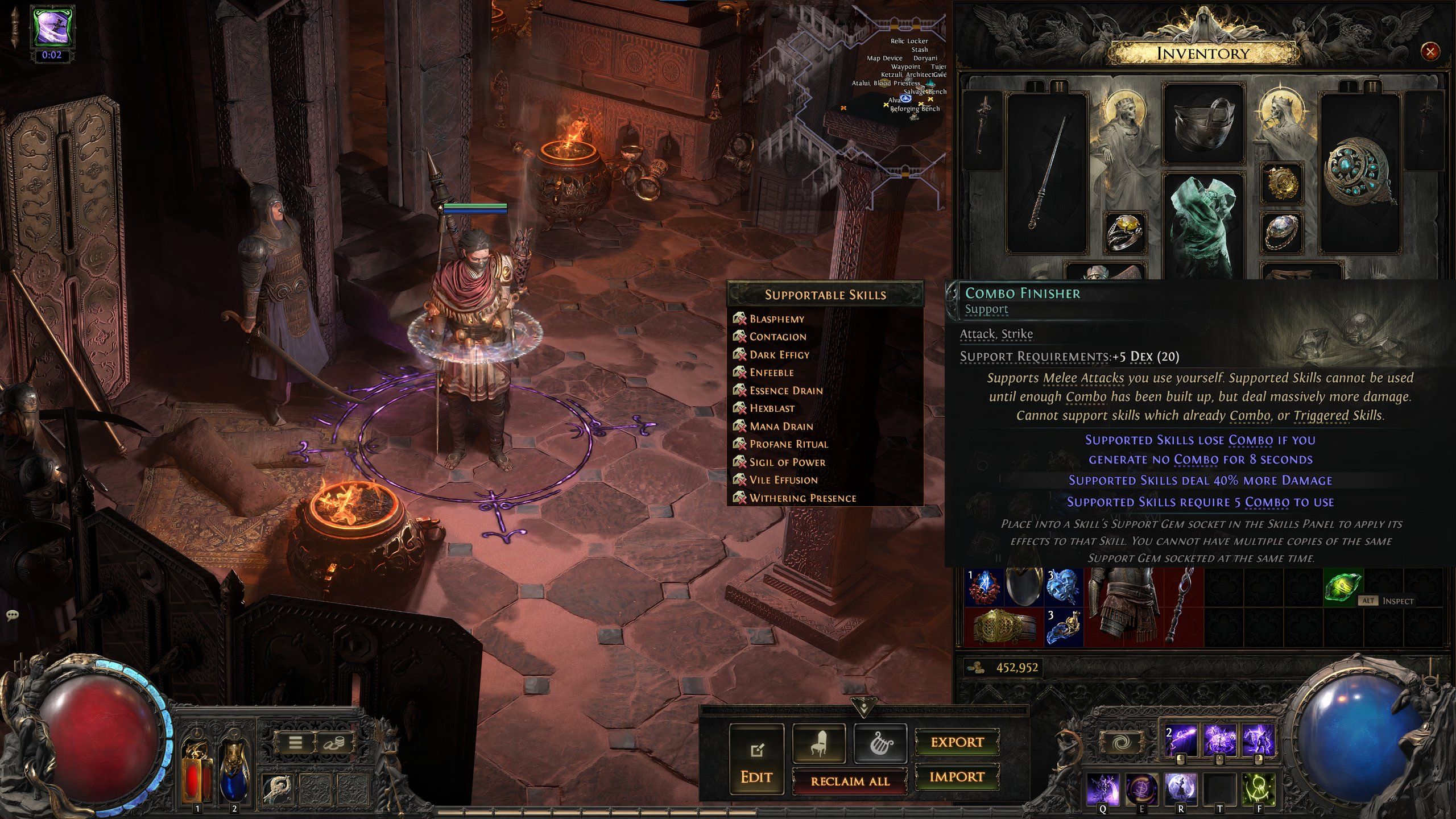1456x819 pixels.
Task: Use the blue mana flask
Action: tap(234, 768)
